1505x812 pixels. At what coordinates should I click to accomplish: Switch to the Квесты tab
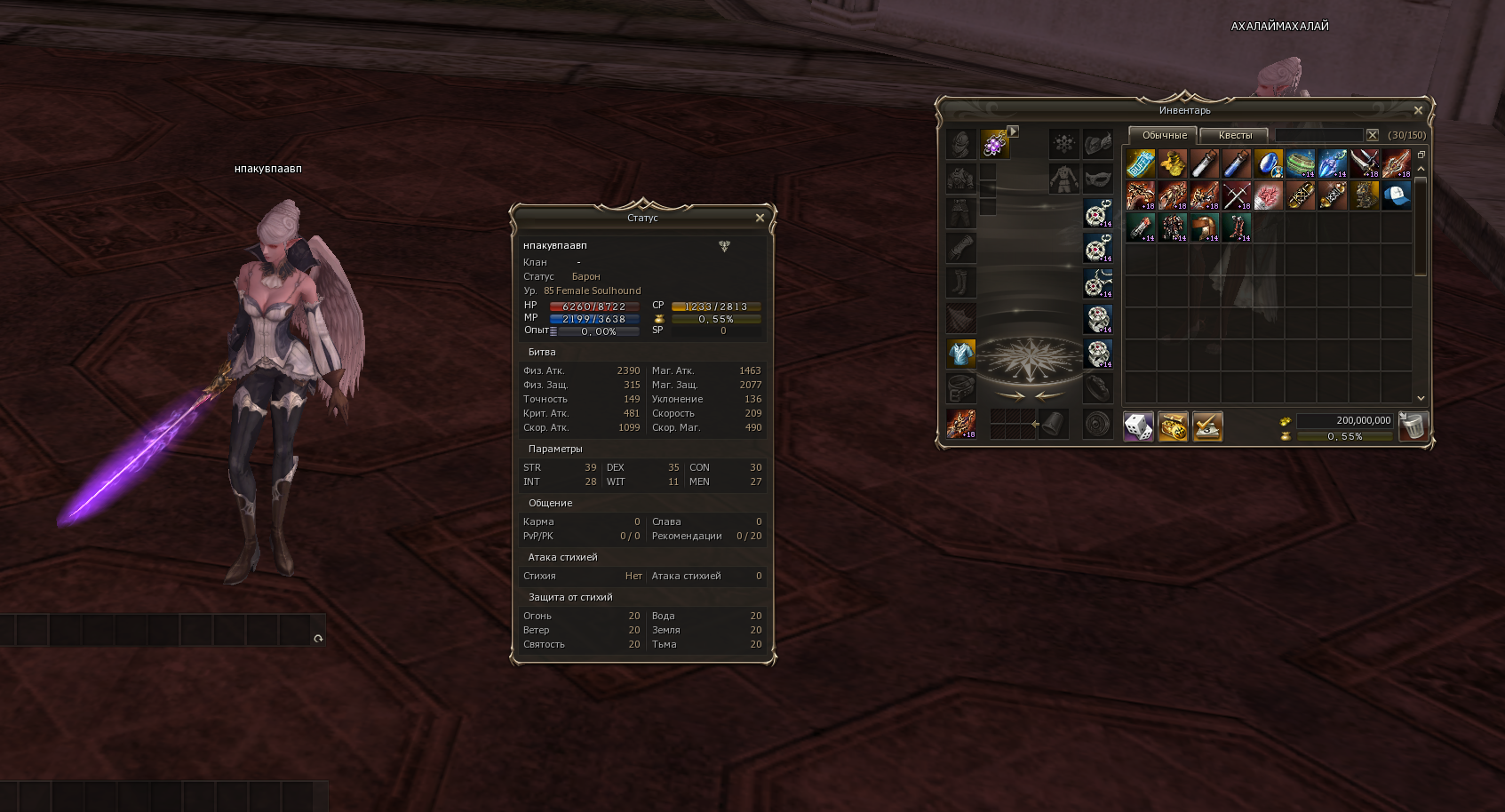tap(1235, 136)
